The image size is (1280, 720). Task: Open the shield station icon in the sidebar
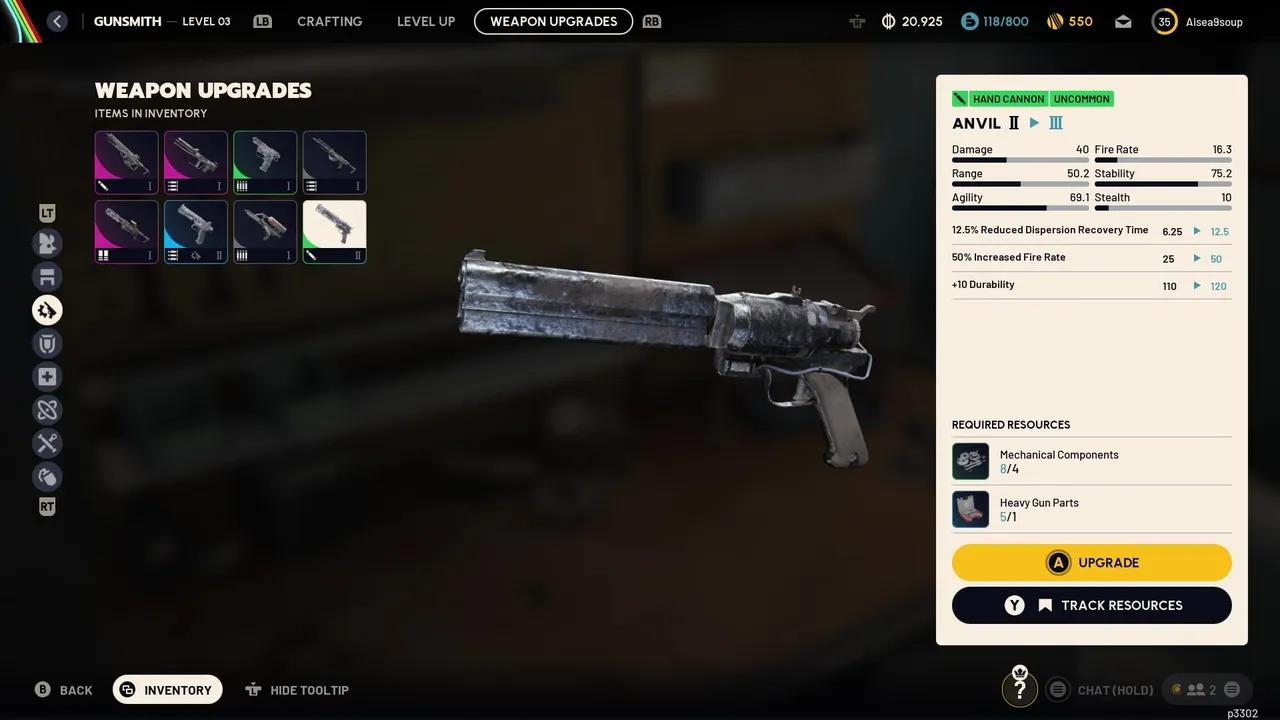[x=47, y=344]
